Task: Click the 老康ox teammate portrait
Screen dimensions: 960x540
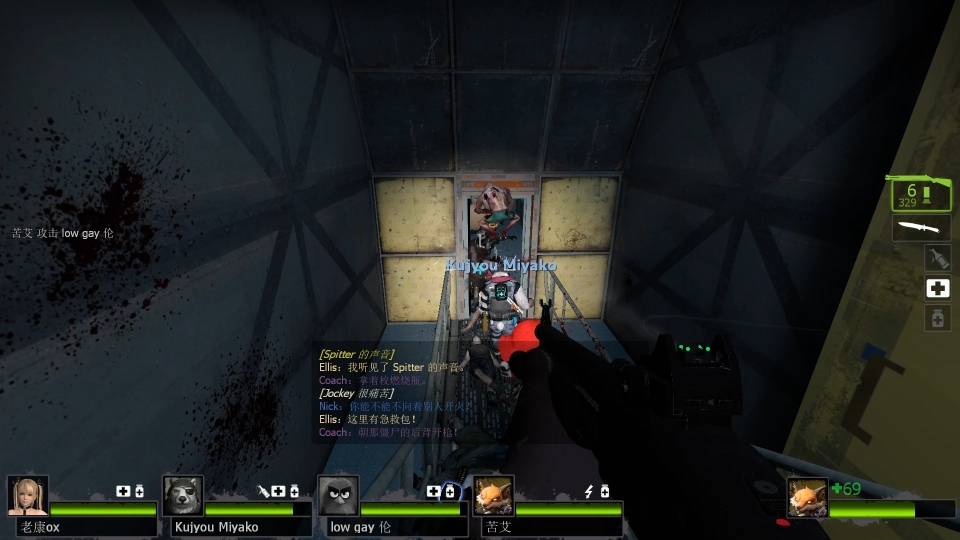Action: tap(27, 495)
